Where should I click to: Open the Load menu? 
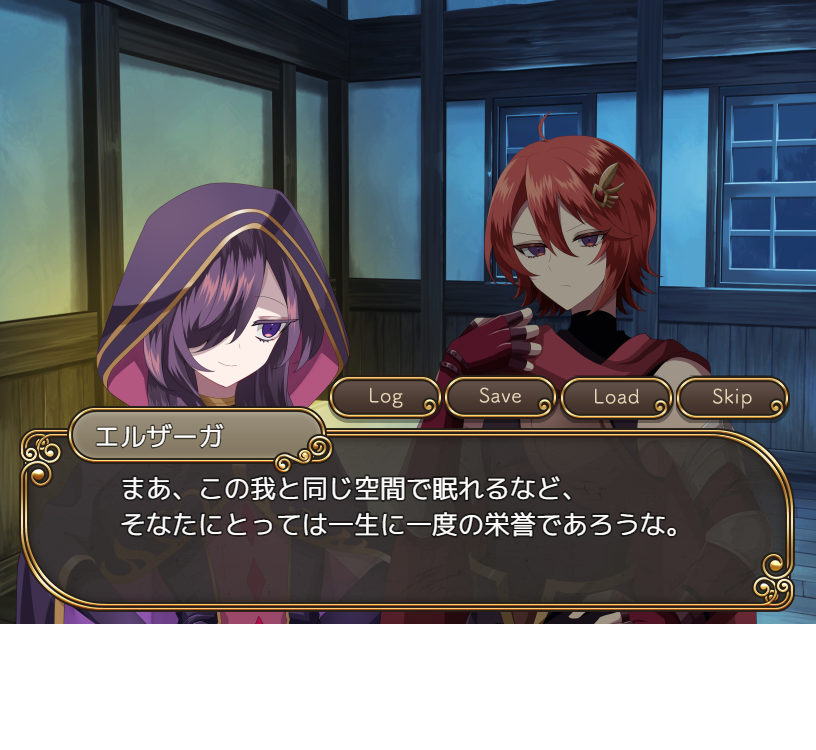[616, 397]
